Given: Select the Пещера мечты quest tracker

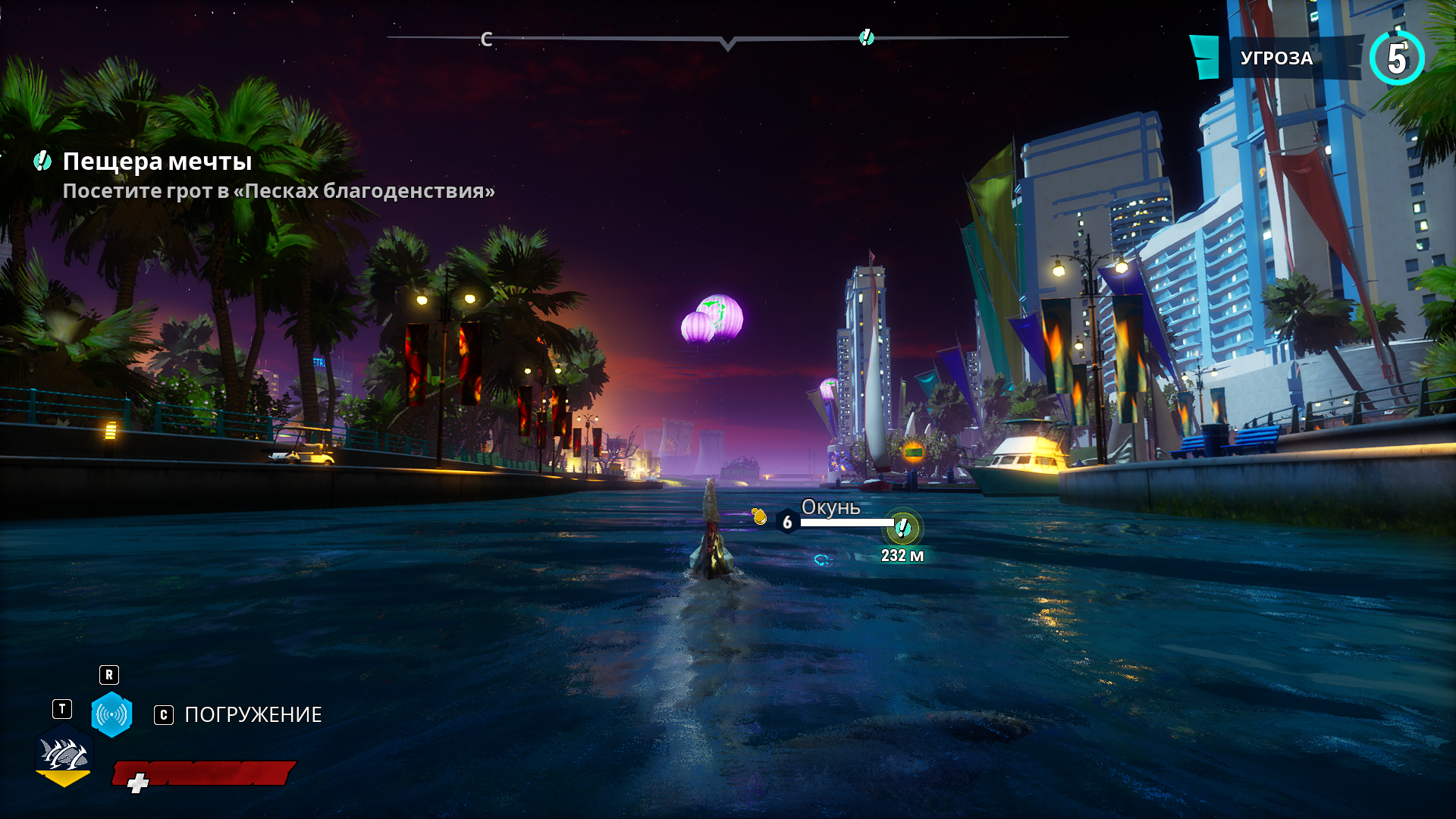Looking at the screenshot, I should pos(157,162).
